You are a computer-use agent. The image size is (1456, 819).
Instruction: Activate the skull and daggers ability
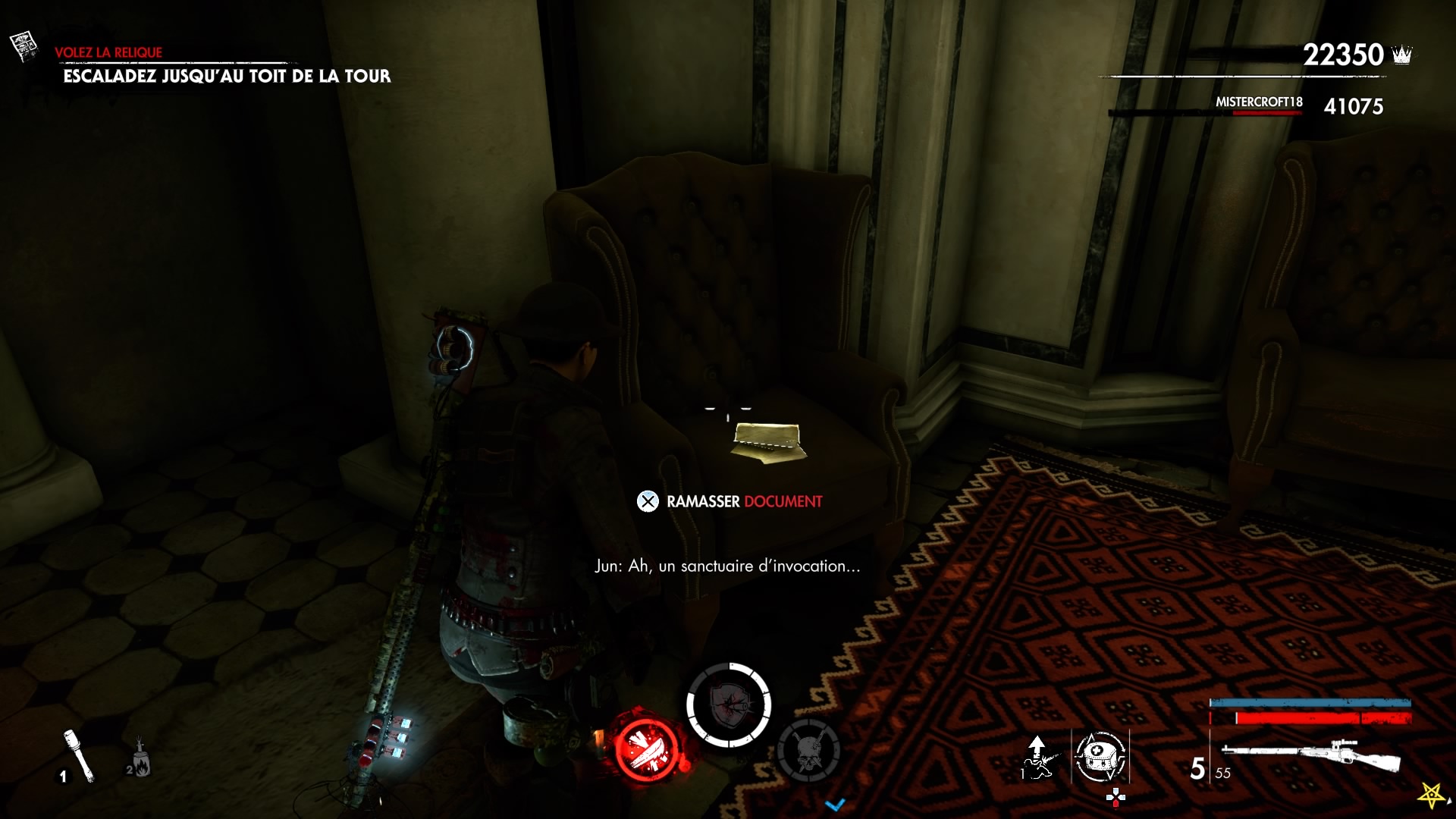808,751
